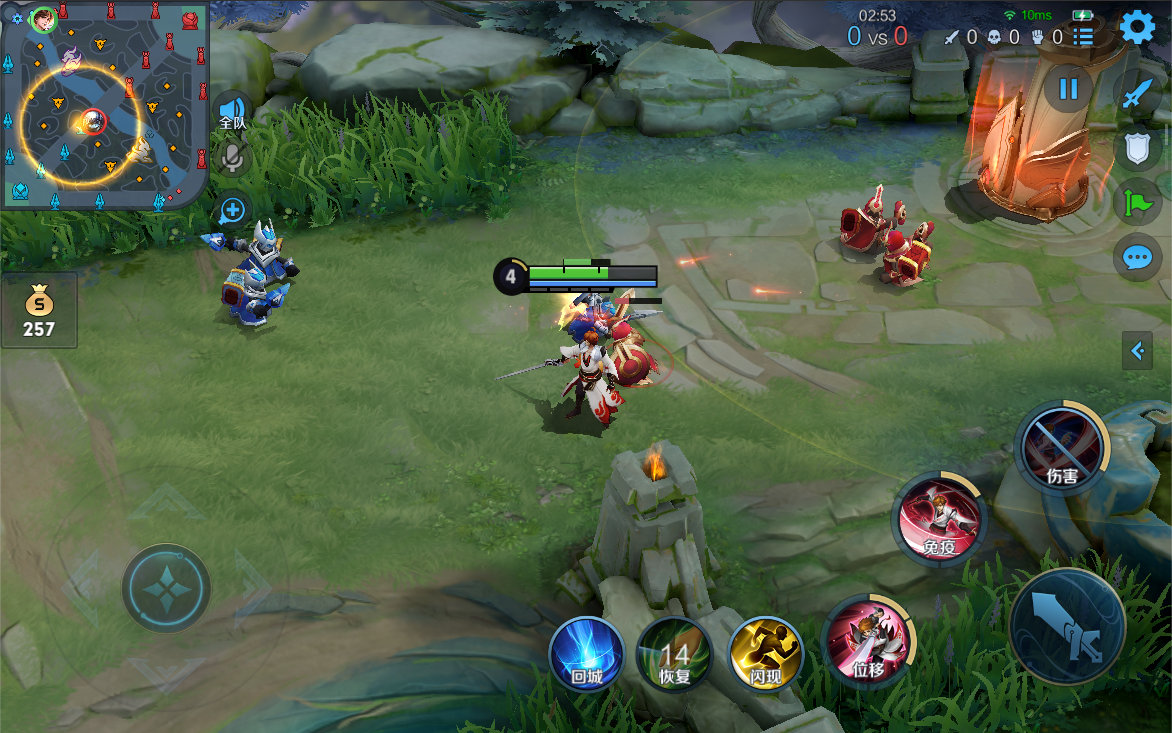The width and height of the screenshot is (1172, 733).
Task: Toggle the microphone button
Action: (x=233, y=157)
